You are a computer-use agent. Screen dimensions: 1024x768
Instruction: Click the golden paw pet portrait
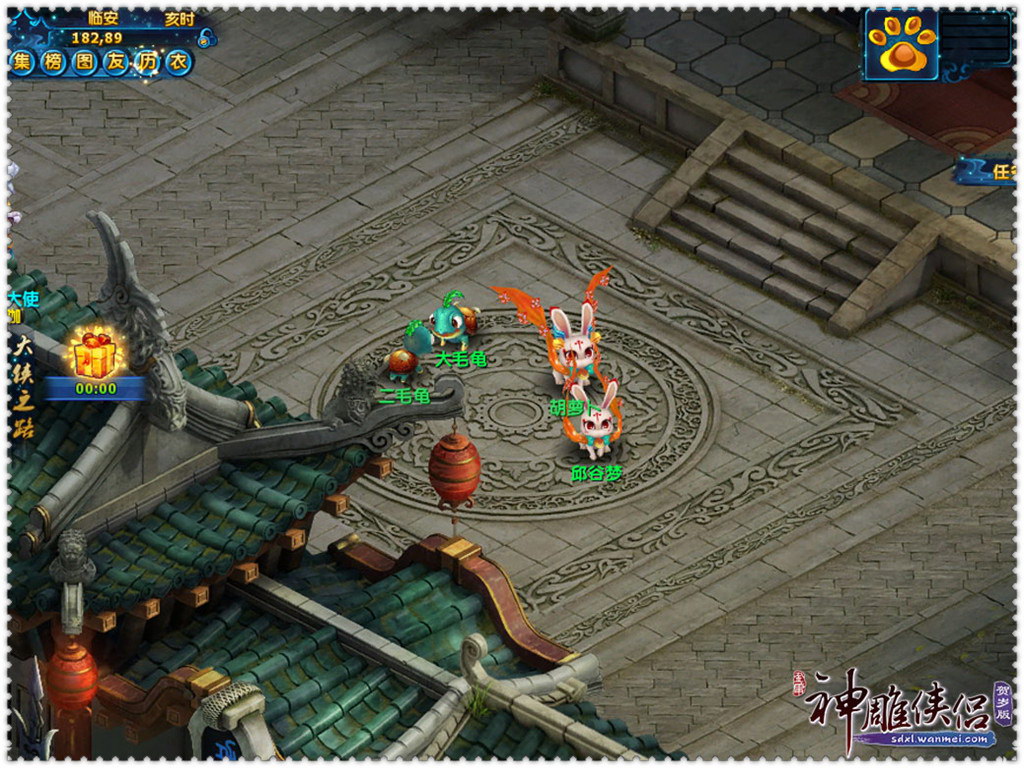click(x=901, y=45)
